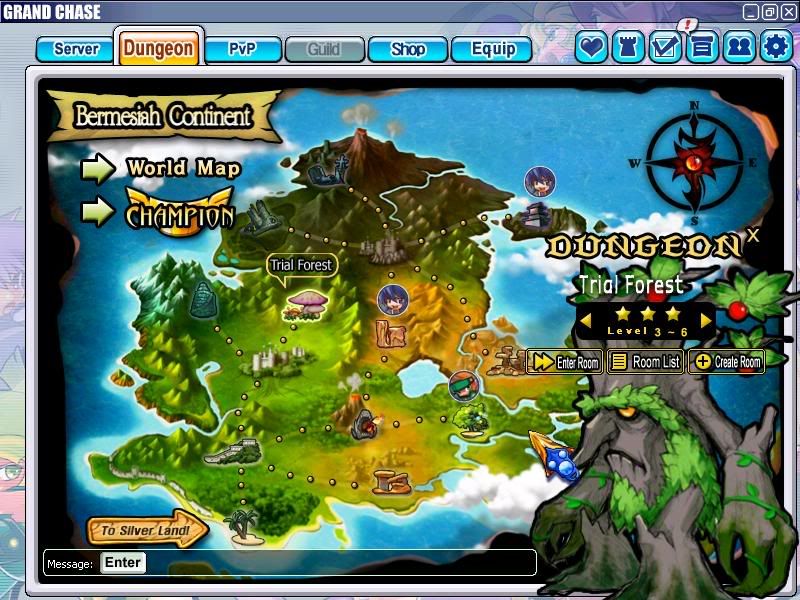Open the heart icon menu
Screen dimensions: 800x600
(591, 46)
